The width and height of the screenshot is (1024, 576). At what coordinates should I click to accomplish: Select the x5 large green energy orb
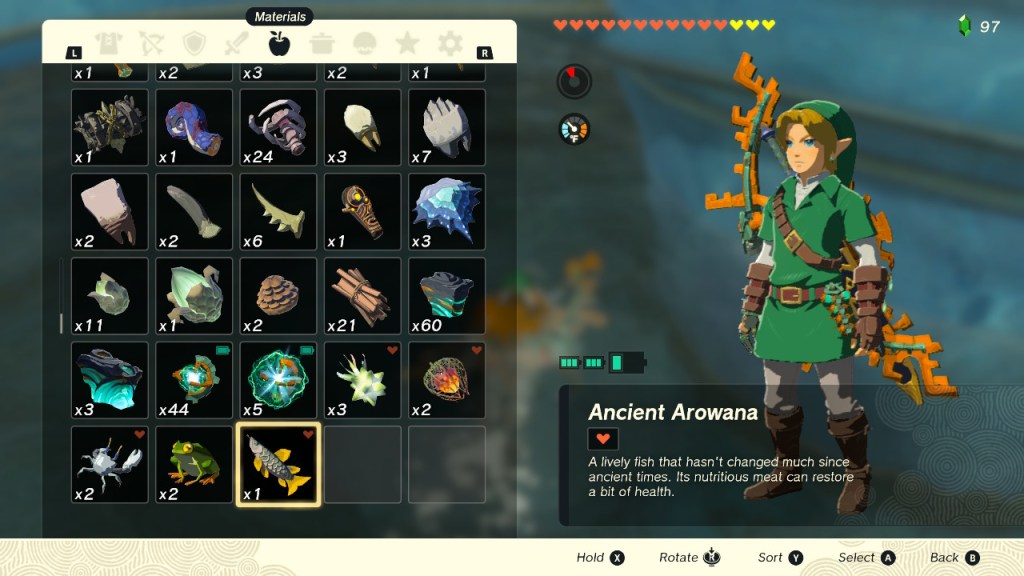[279, 381]
